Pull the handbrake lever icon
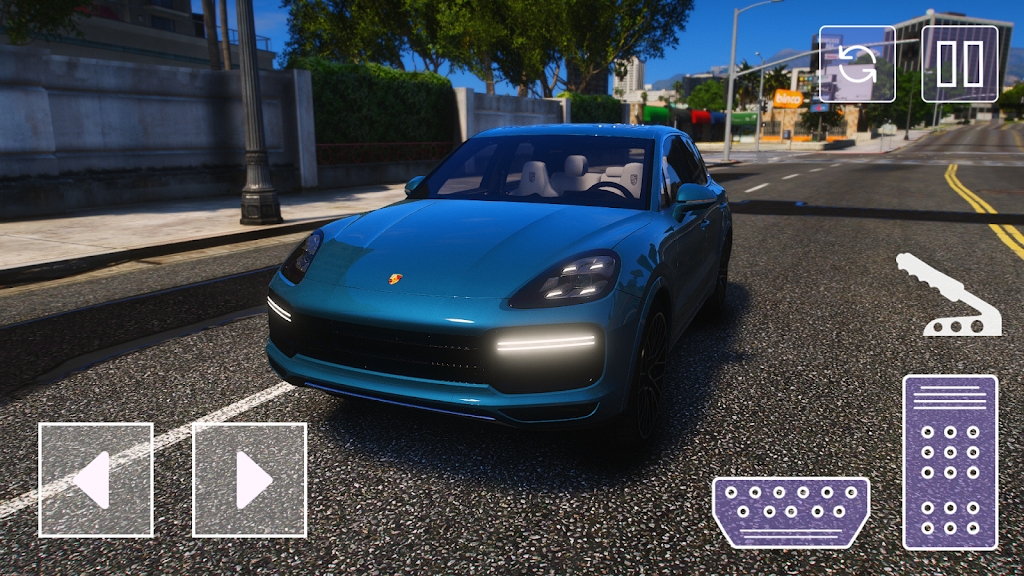The width and height of the screenshot is (1024, 576). pyautogui.click(x=947, y=297)
